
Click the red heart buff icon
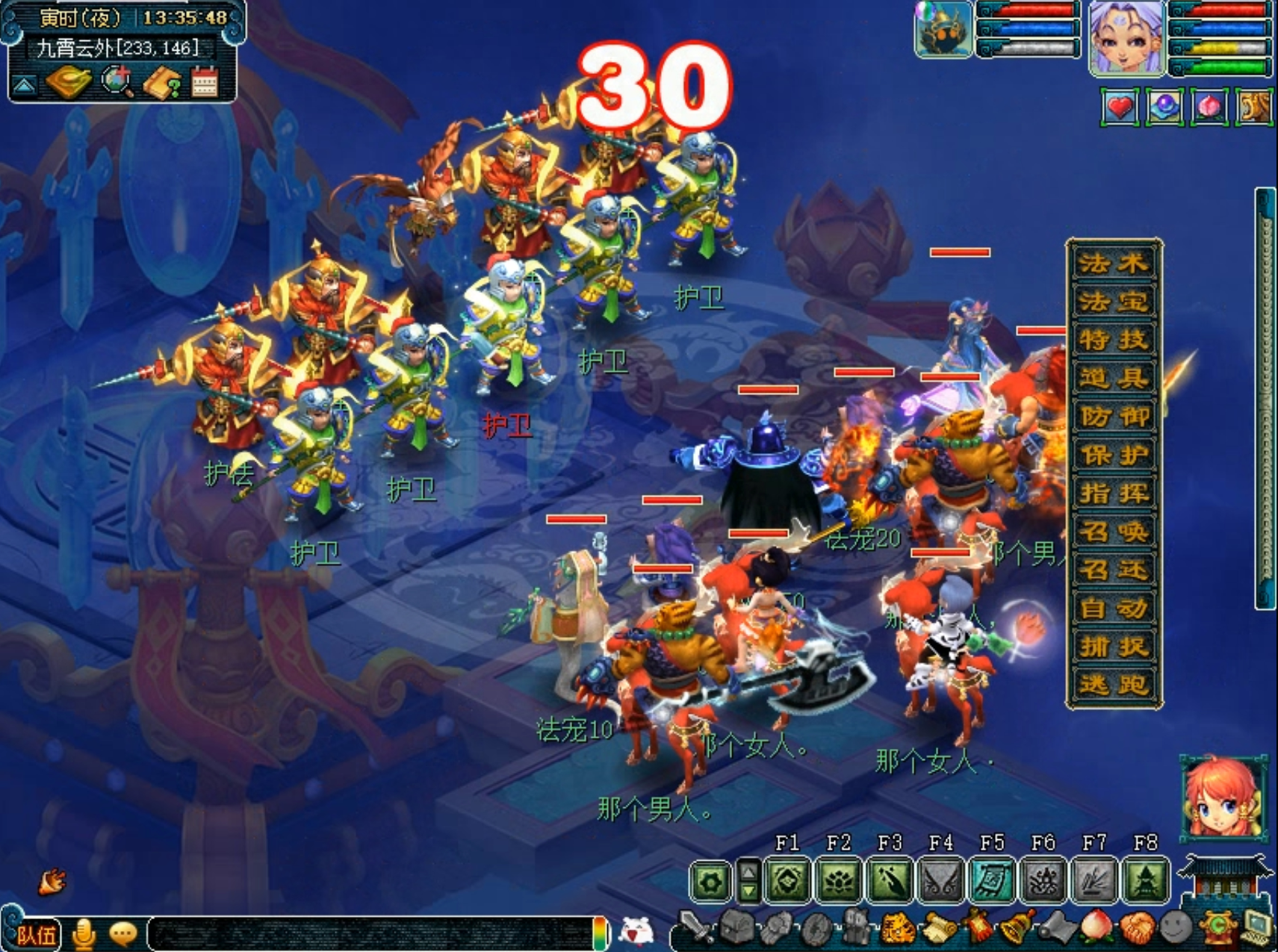tap(1119, 108)
